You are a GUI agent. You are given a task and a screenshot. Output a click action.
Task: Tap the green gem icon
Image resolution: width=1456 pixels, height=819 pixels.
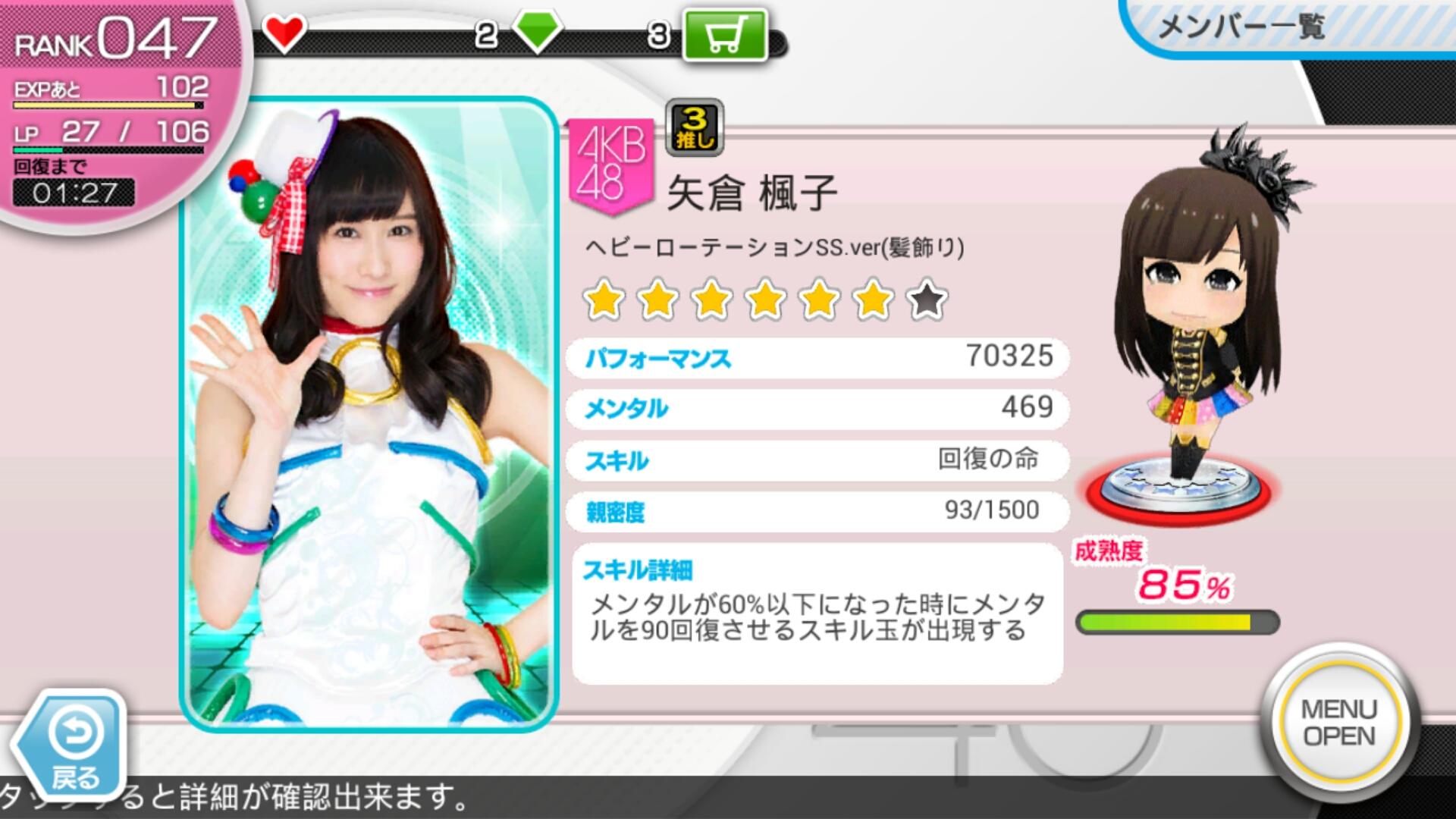(x=537, y=32)
